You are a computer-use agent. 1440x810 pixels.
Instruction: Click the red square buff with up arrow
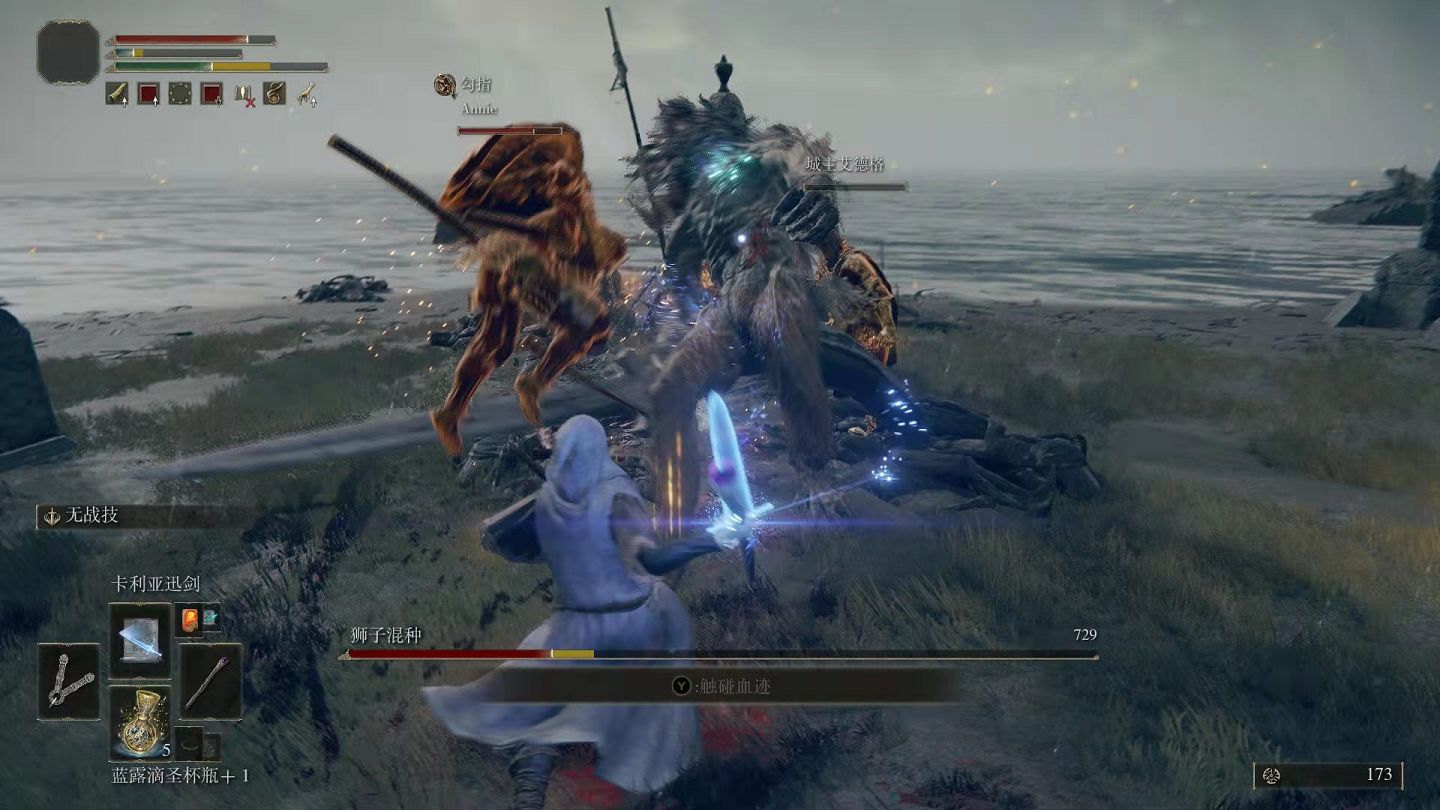[148, 94]
